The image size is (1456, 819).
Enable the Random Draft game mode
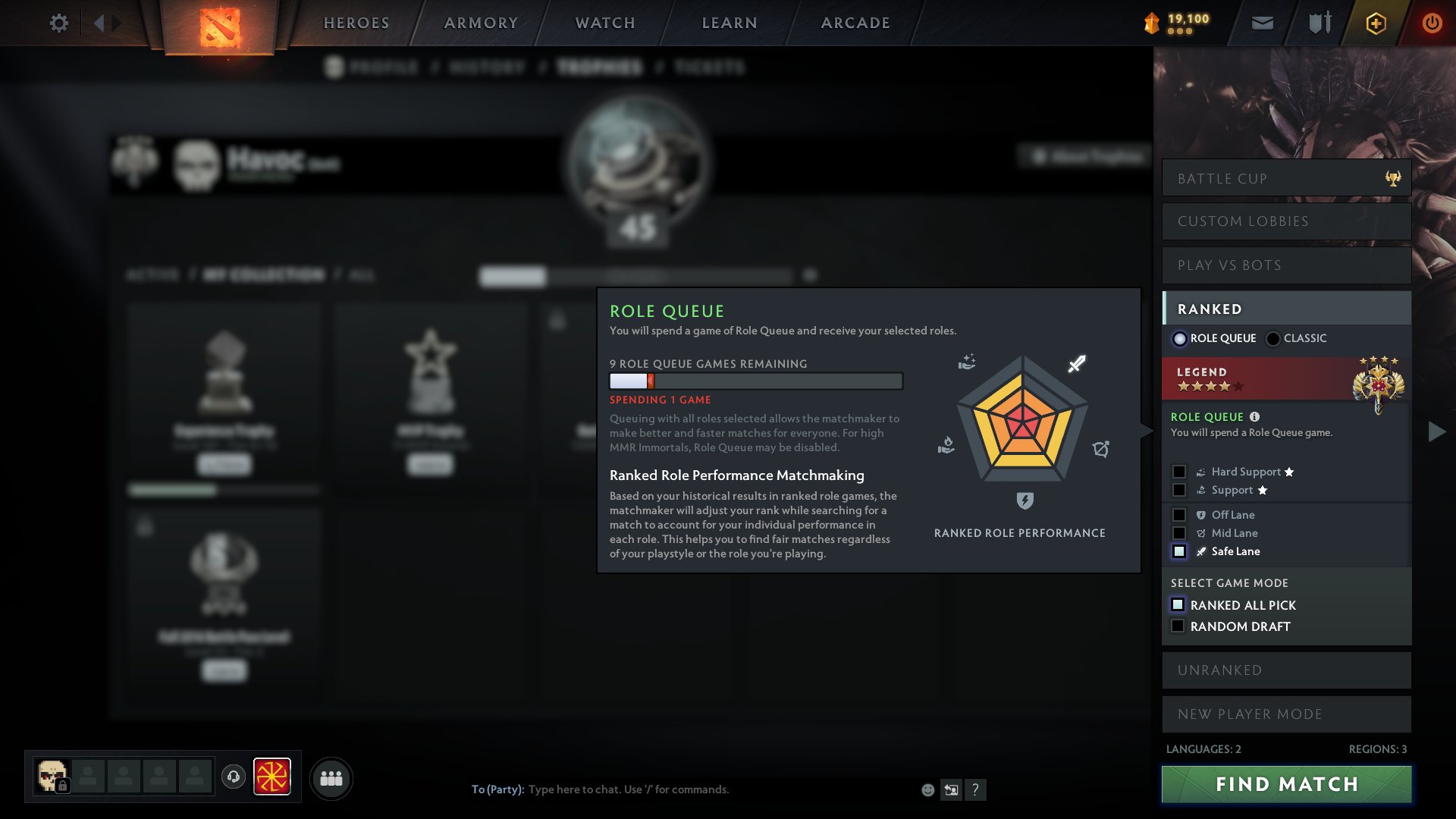click(x=1178, y=625)
